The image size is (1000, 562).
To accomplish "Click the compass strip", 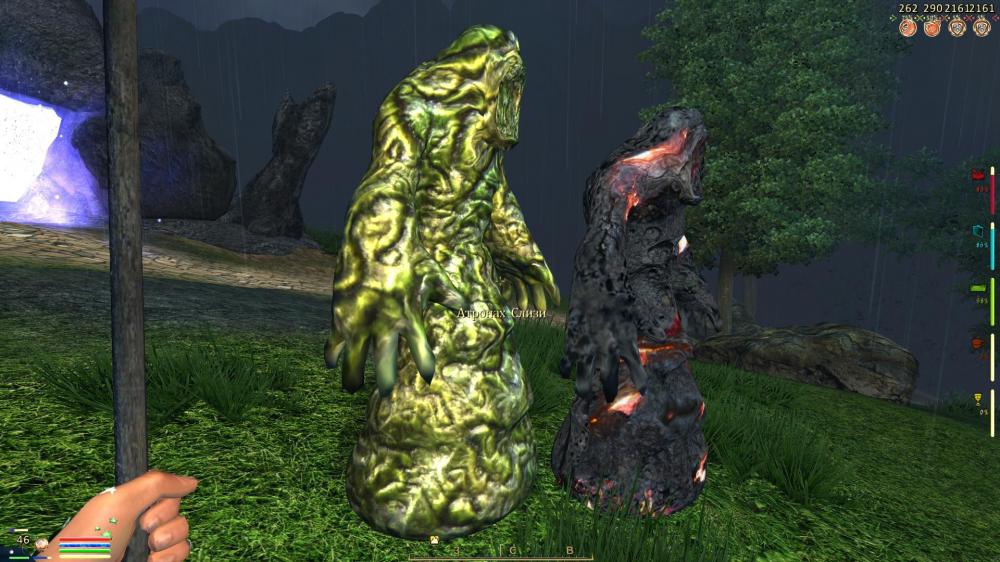I will 500,552.
